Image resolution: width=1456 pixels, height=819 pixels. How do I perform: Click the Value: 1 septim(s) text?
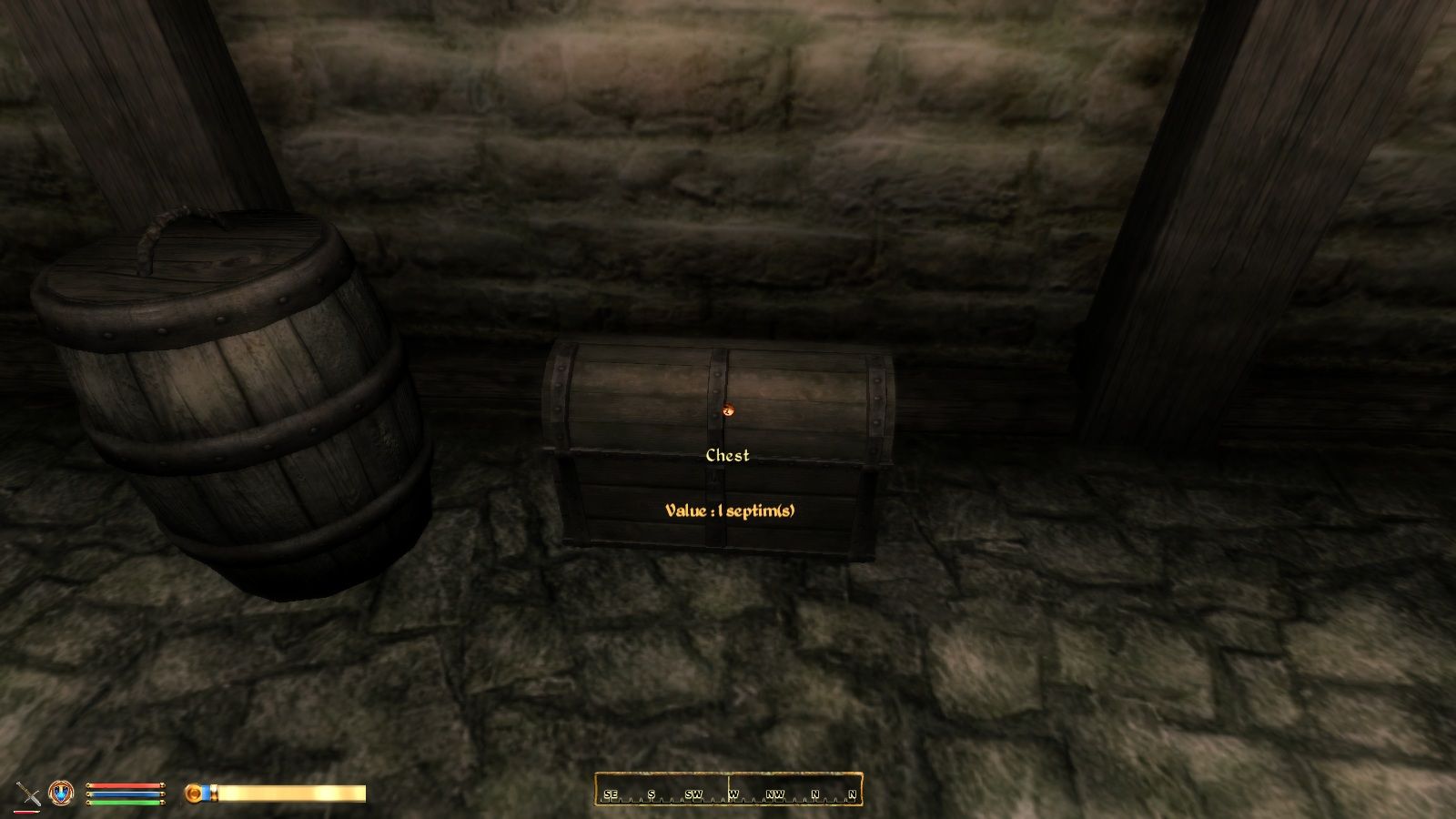731,510
